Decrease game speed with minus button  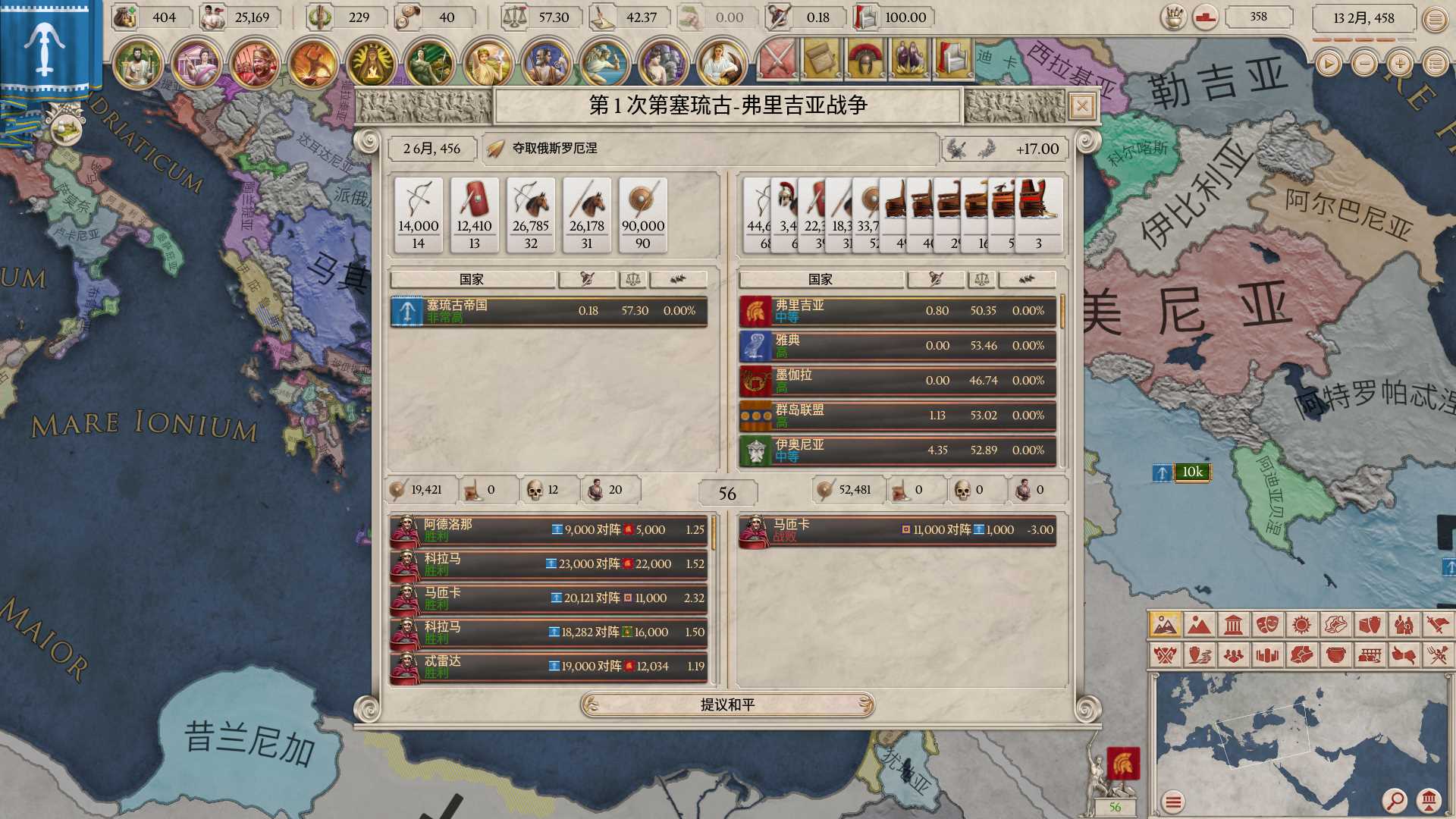tap(1364, 64)
